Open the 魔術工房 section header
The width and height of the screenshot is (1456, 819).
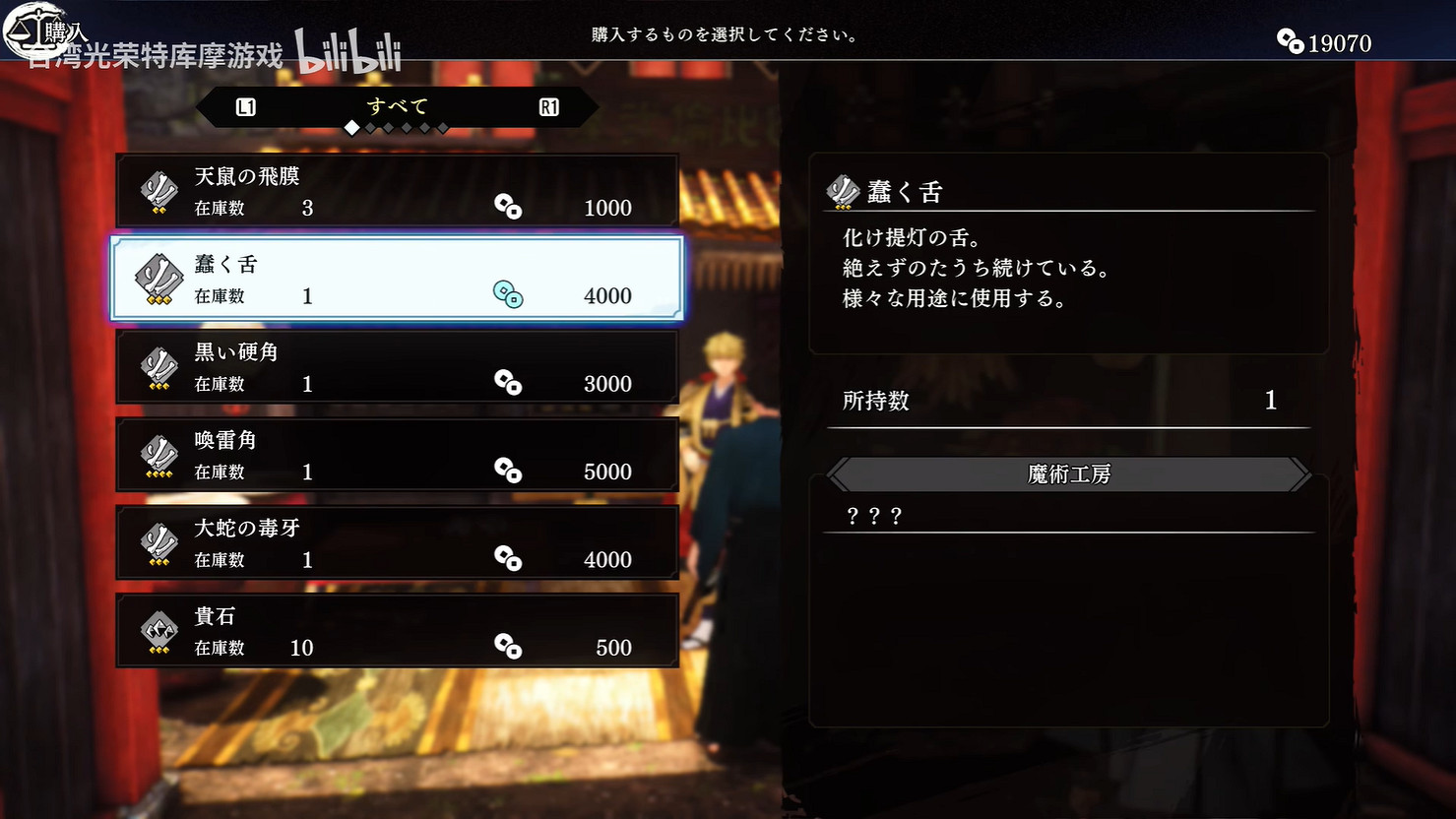1068,473
